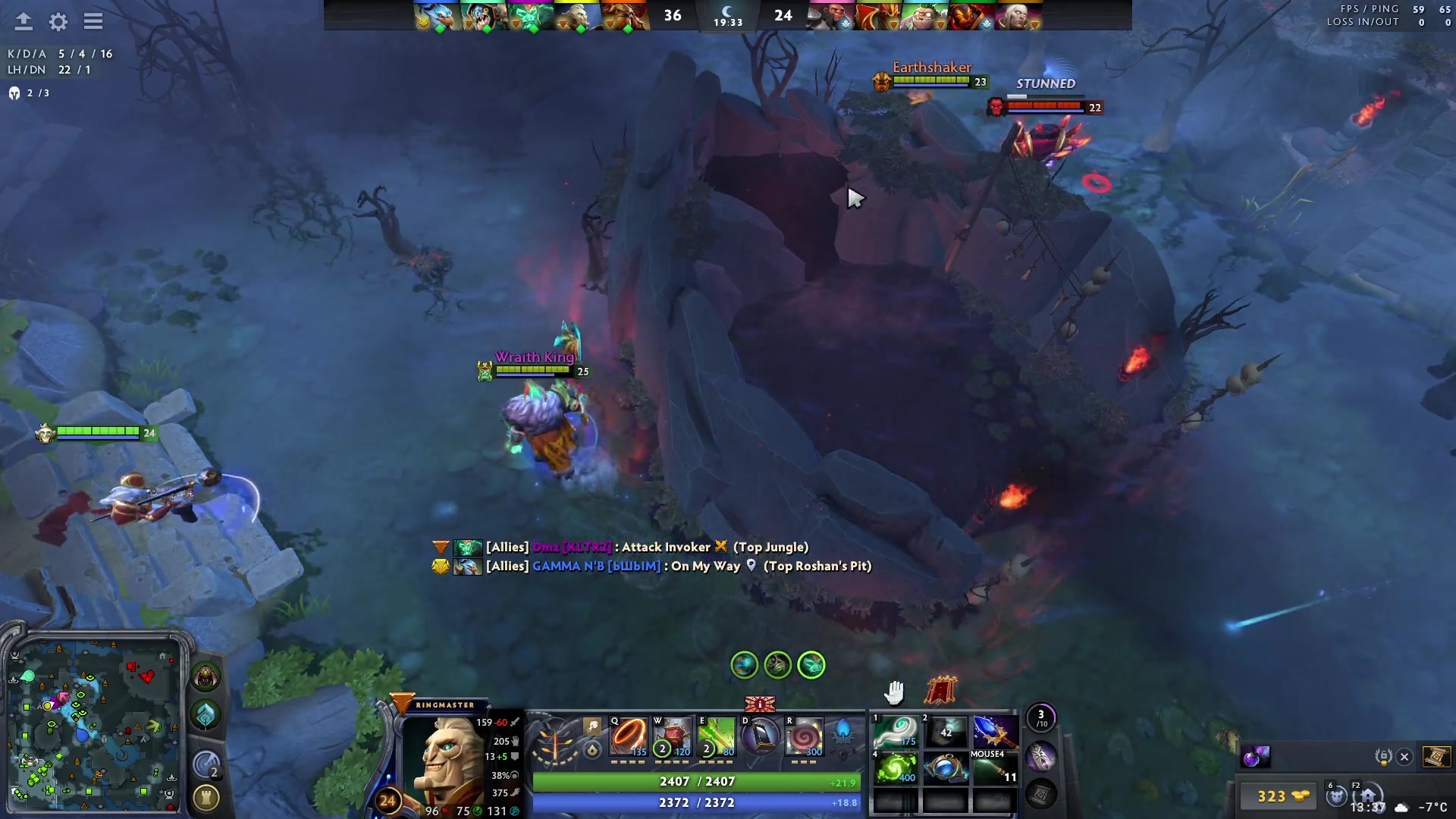Close the quick-buy panel
Viewport: 1456px width, 819px height.
[x=1404, y=757]
